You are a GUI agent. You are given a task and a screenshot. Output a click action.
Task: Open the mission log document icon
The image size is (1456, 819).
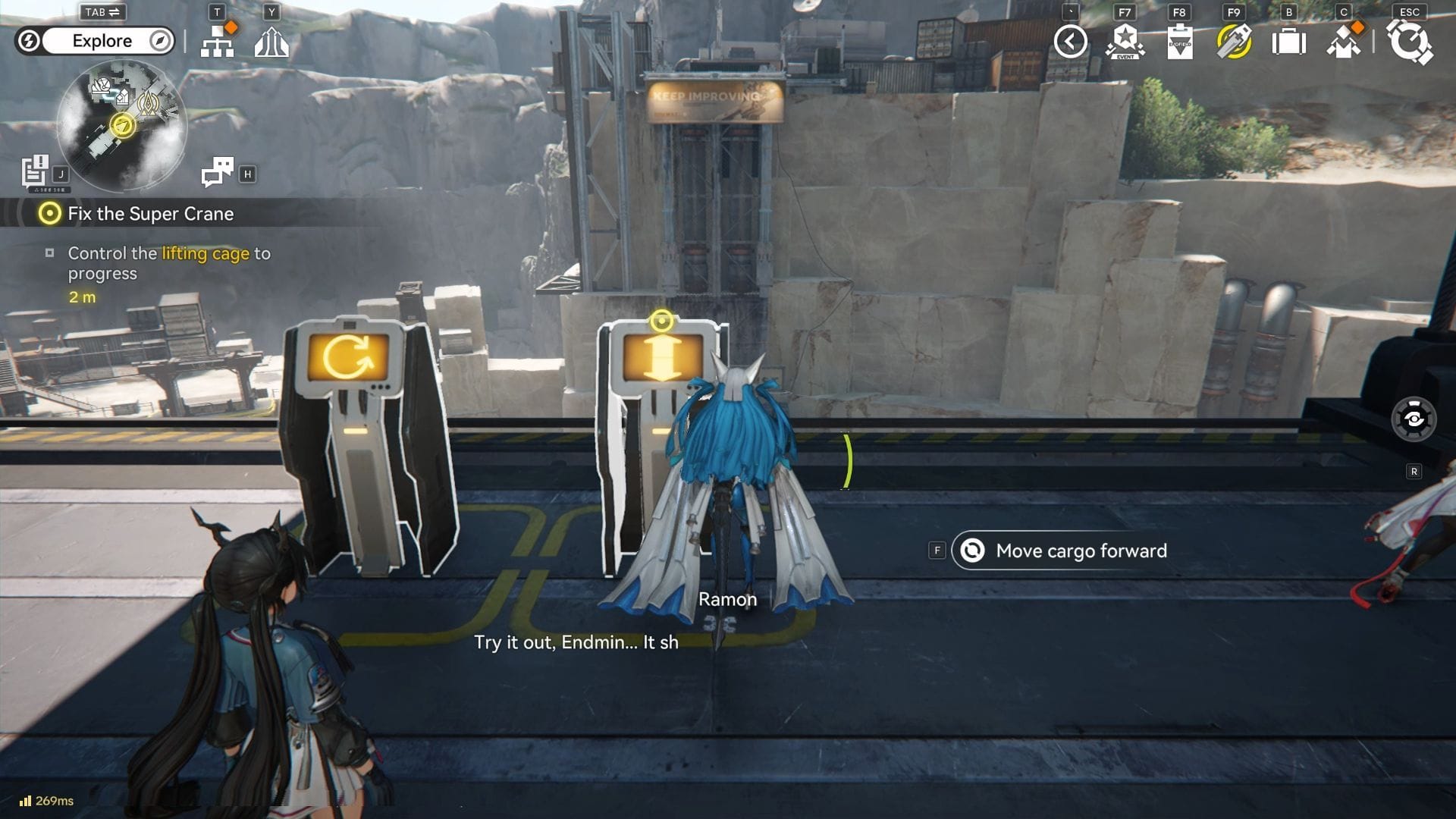35,171
